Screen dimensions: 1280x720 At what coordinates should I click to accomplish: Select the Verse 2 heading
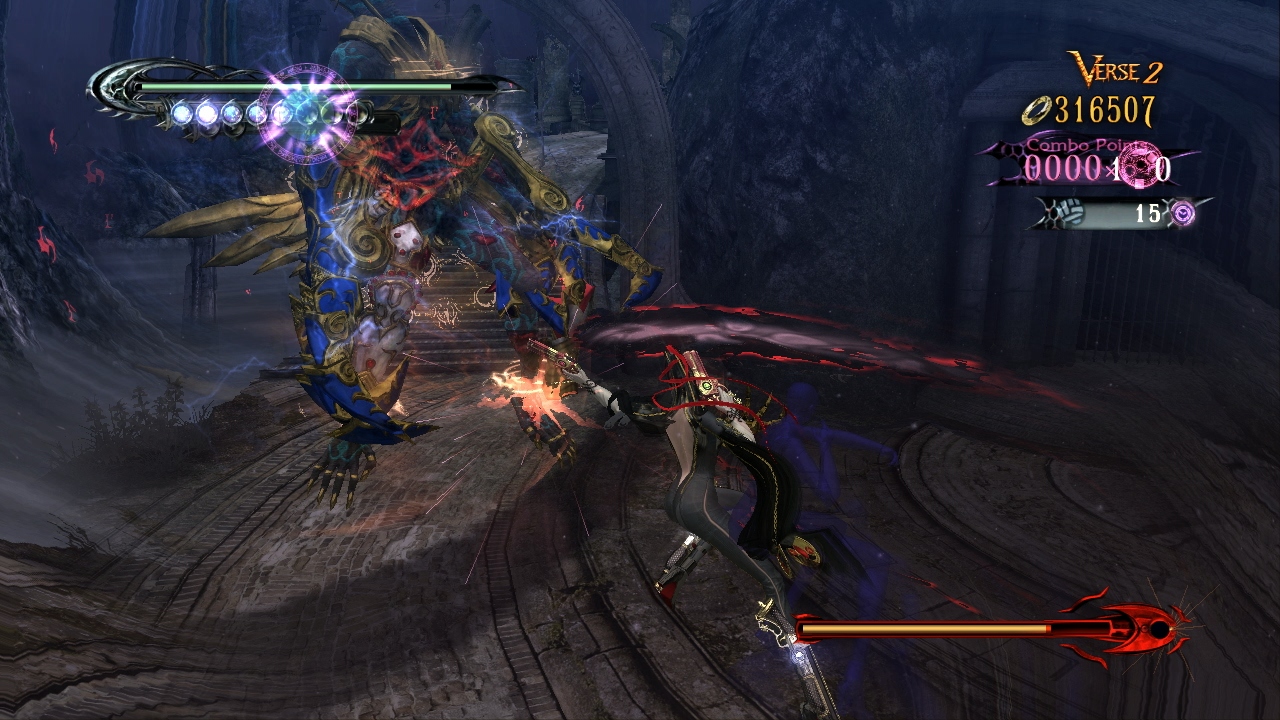pos(1113,70)
